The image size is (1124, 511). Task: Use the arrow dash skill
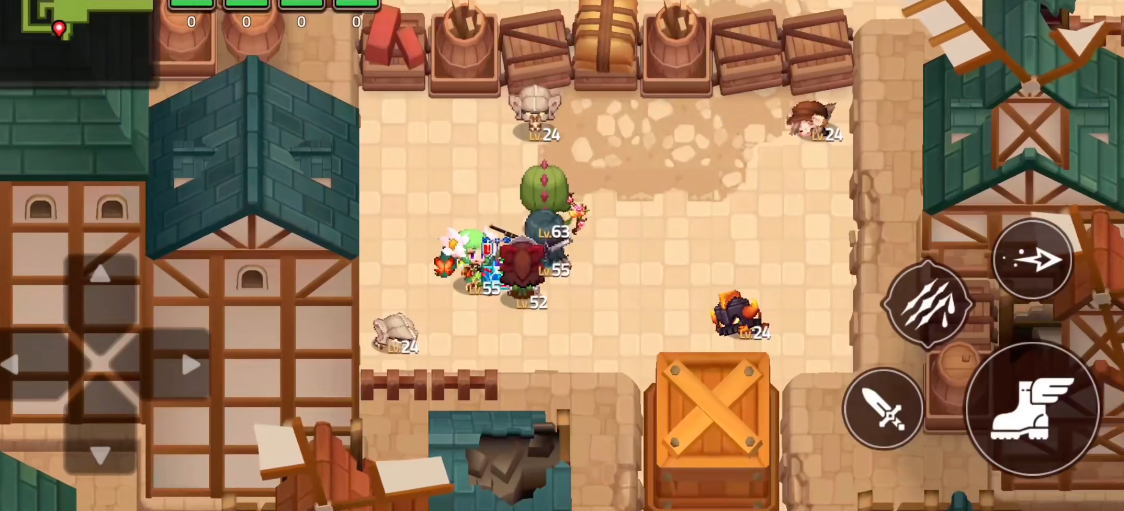(x=1032, y=260)
